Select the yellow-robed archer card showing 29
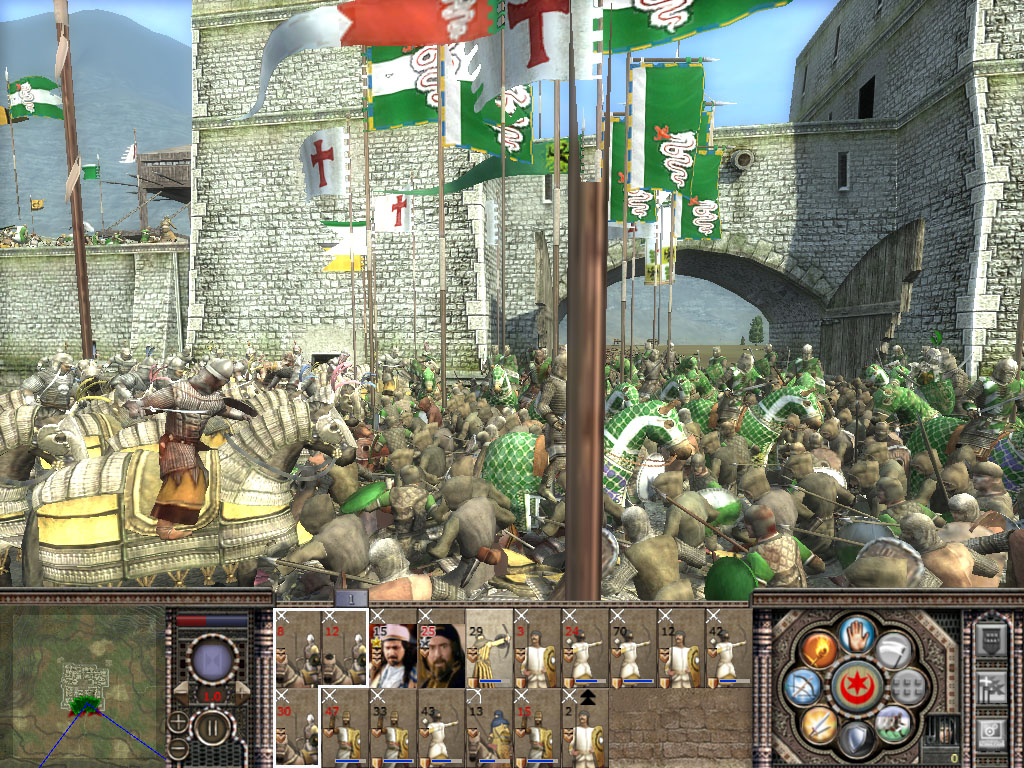The width and height of the screenshot is (1024, 768). coord(489,648)
